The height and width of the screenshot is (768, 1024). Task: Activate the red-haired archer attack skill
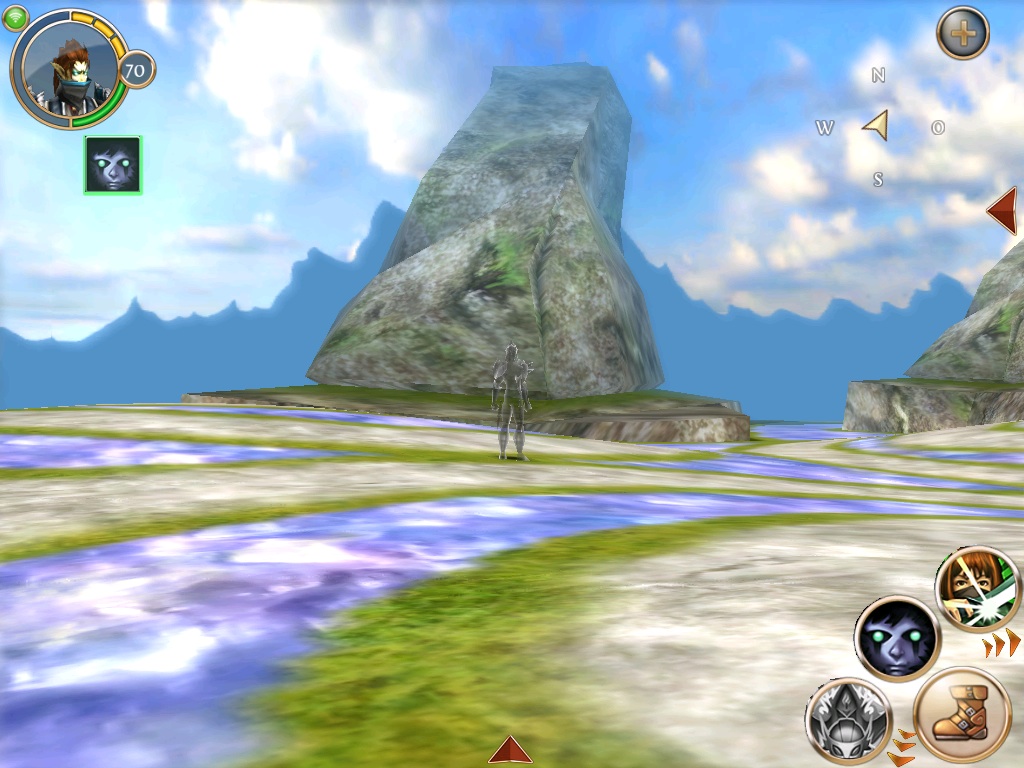977,590
